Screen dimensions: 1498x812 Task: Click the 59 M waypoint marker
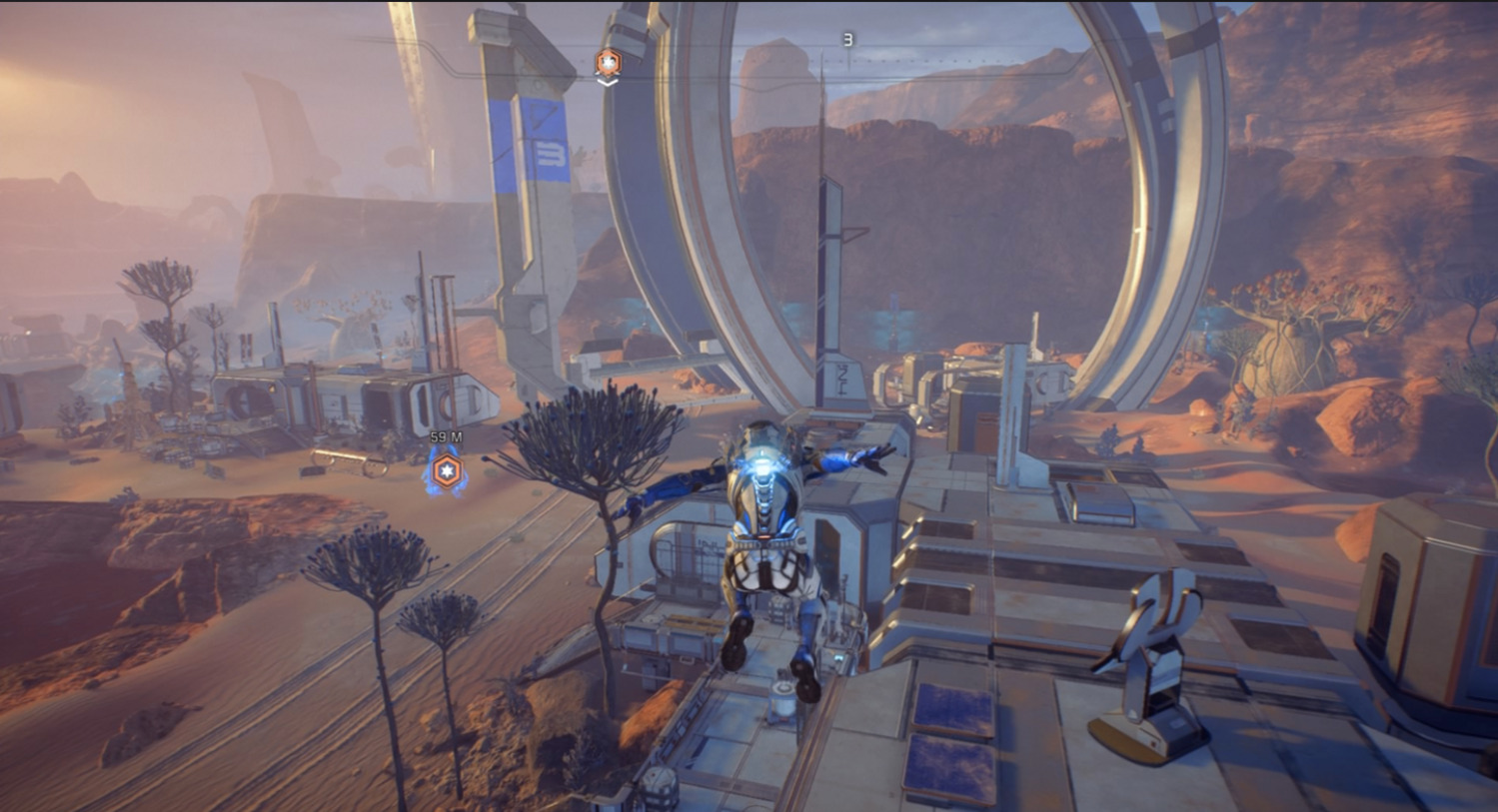446,471
